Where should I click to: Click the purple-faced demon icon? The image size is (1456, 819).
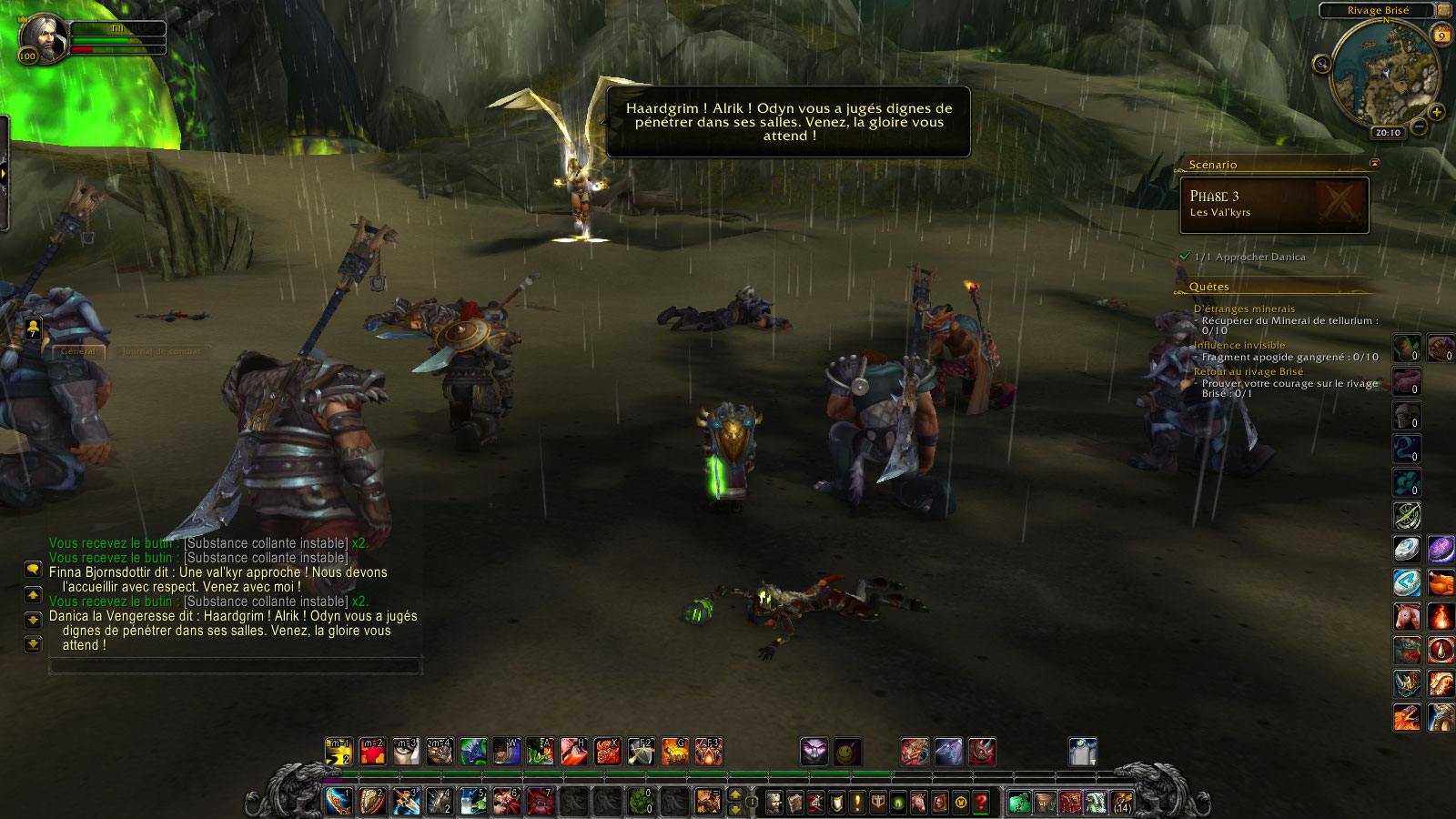(814, 752)
